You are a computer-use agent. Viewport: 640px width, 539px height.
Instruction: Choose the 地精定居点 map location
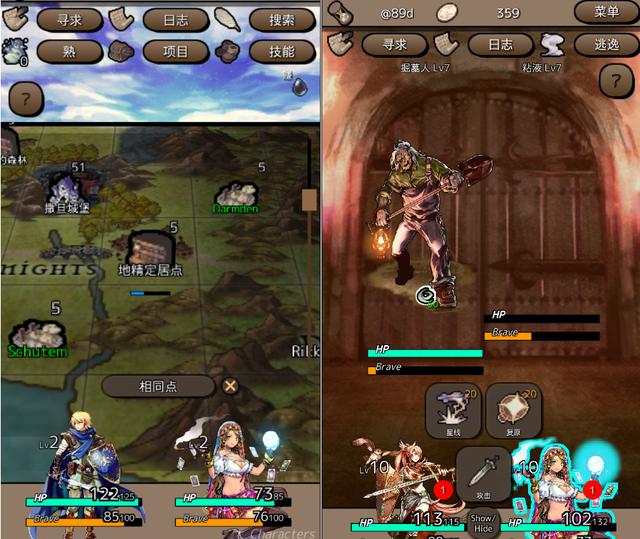151,252
